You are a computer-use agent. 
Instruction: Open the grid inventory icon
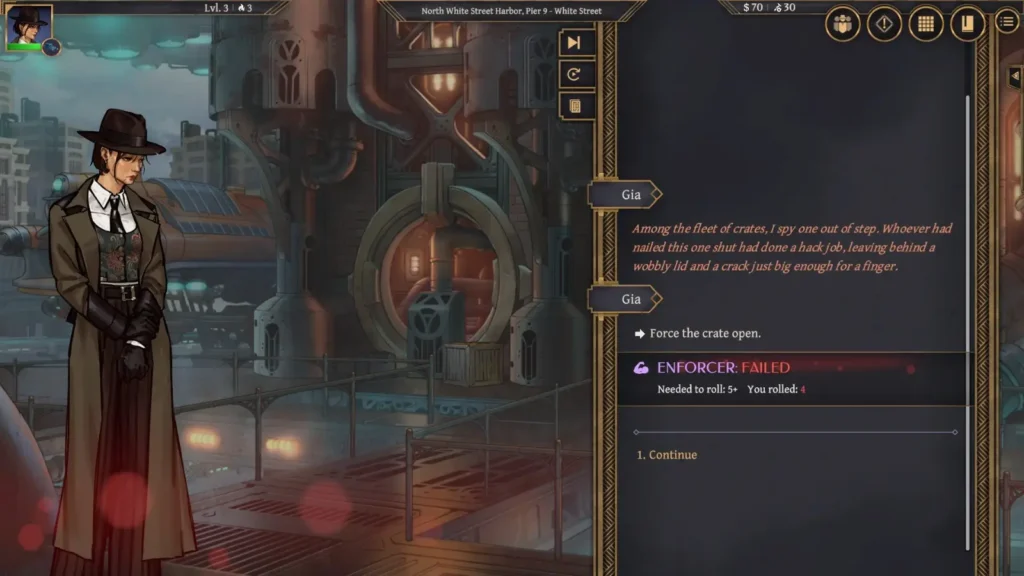[926, 24]
